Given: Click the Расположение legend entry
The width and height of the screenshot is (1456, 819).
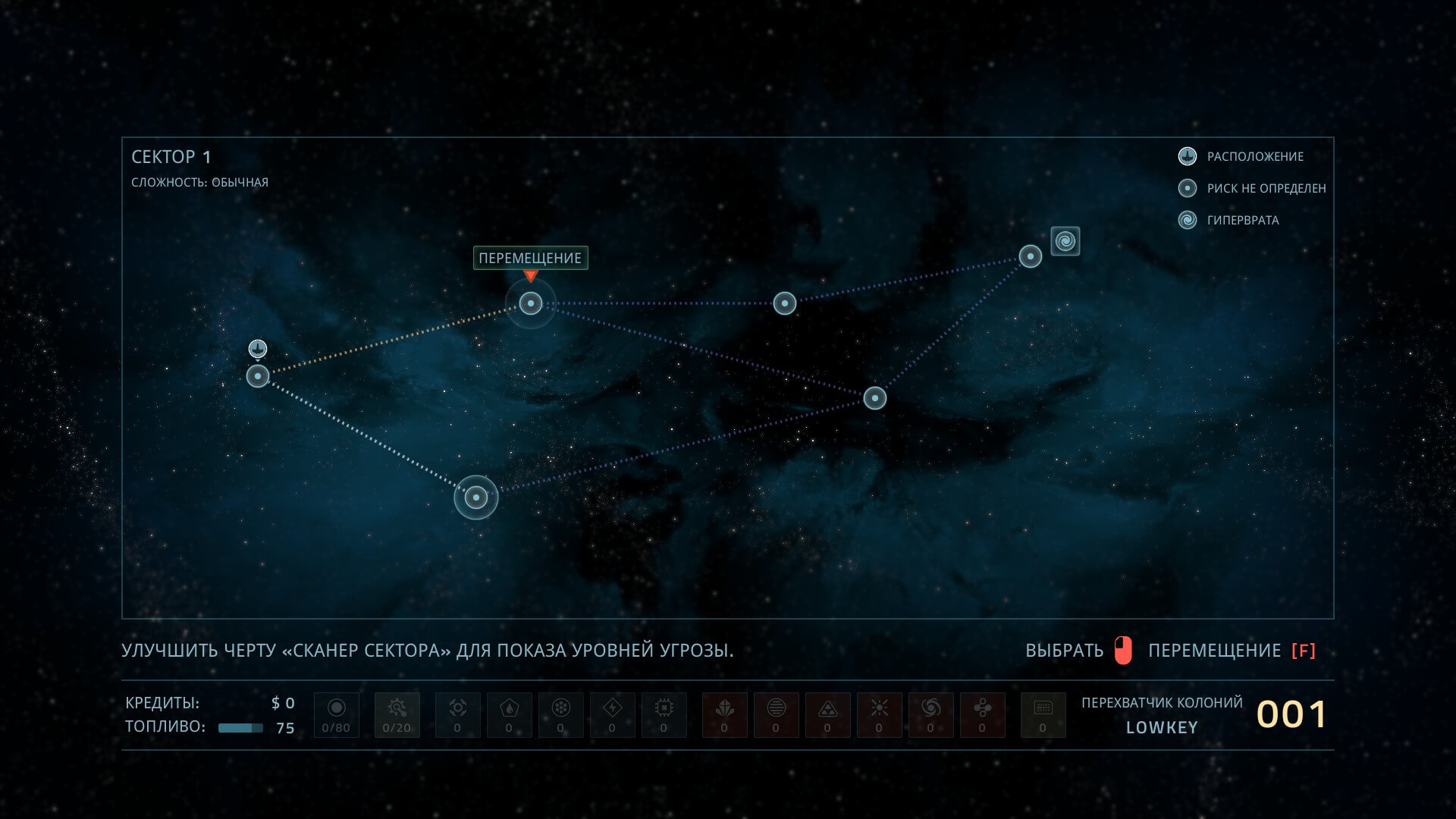Looking at the screenshot, I should pos(1254,156).
